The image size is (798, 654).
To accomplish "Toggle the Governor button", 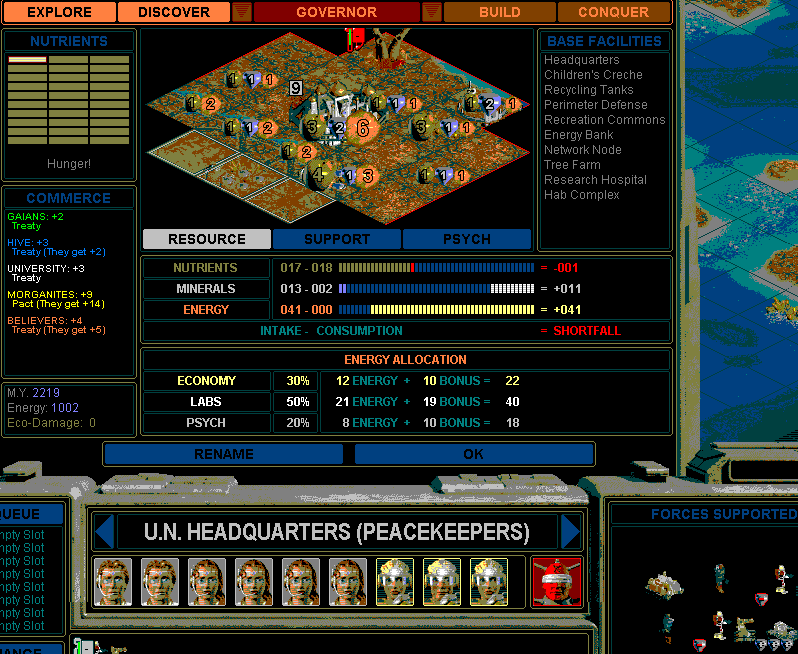I will [x=336, y=12].
